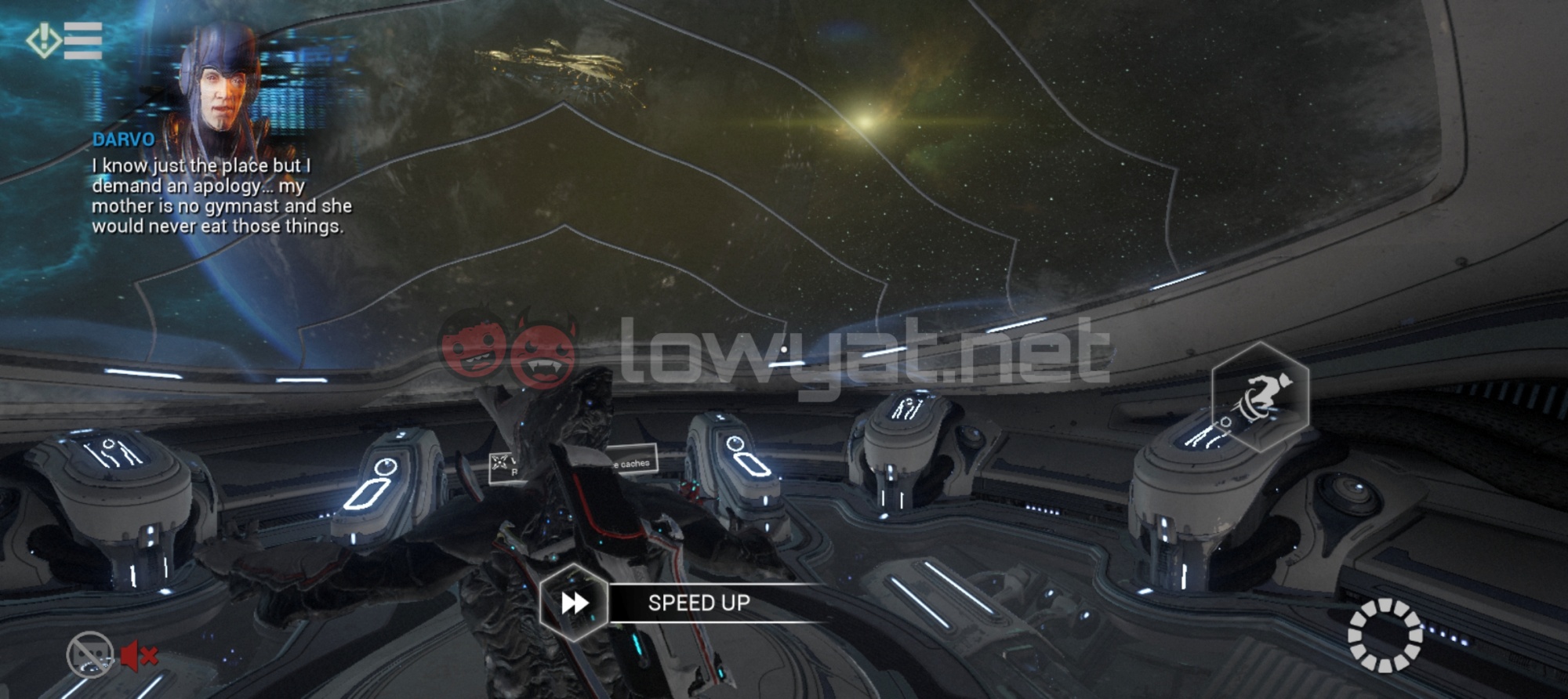Toggle the red muted speaker icon

(x=139, y=655)
